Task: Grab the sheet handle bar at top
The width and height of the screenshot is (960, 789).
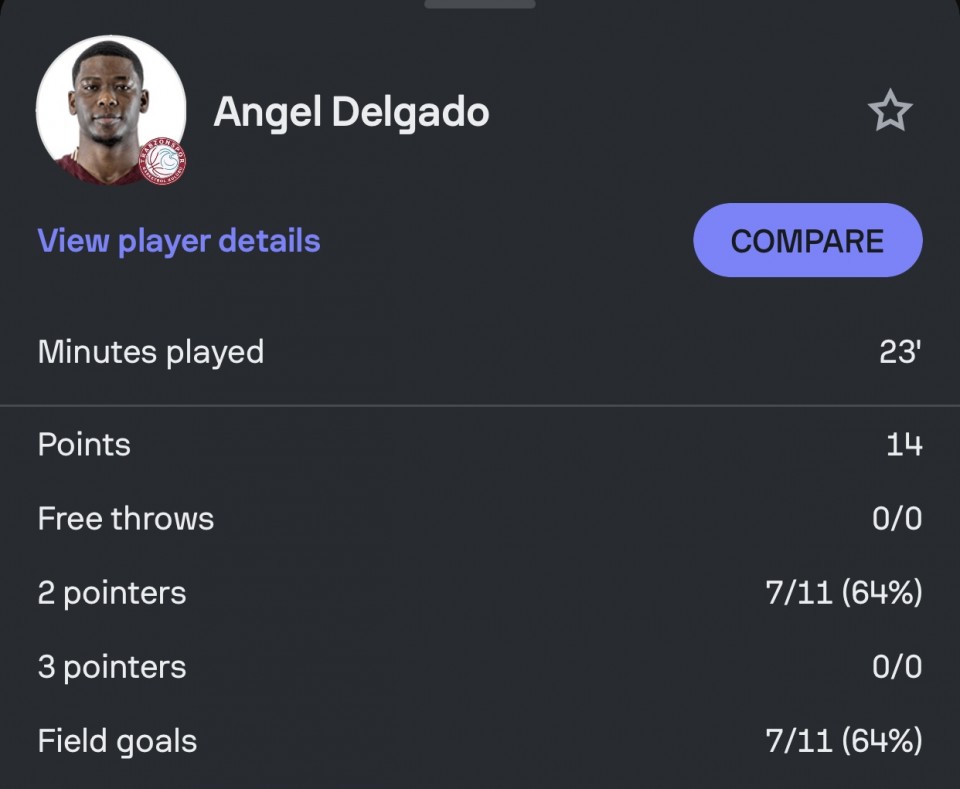Action: [x=480, y=4]
